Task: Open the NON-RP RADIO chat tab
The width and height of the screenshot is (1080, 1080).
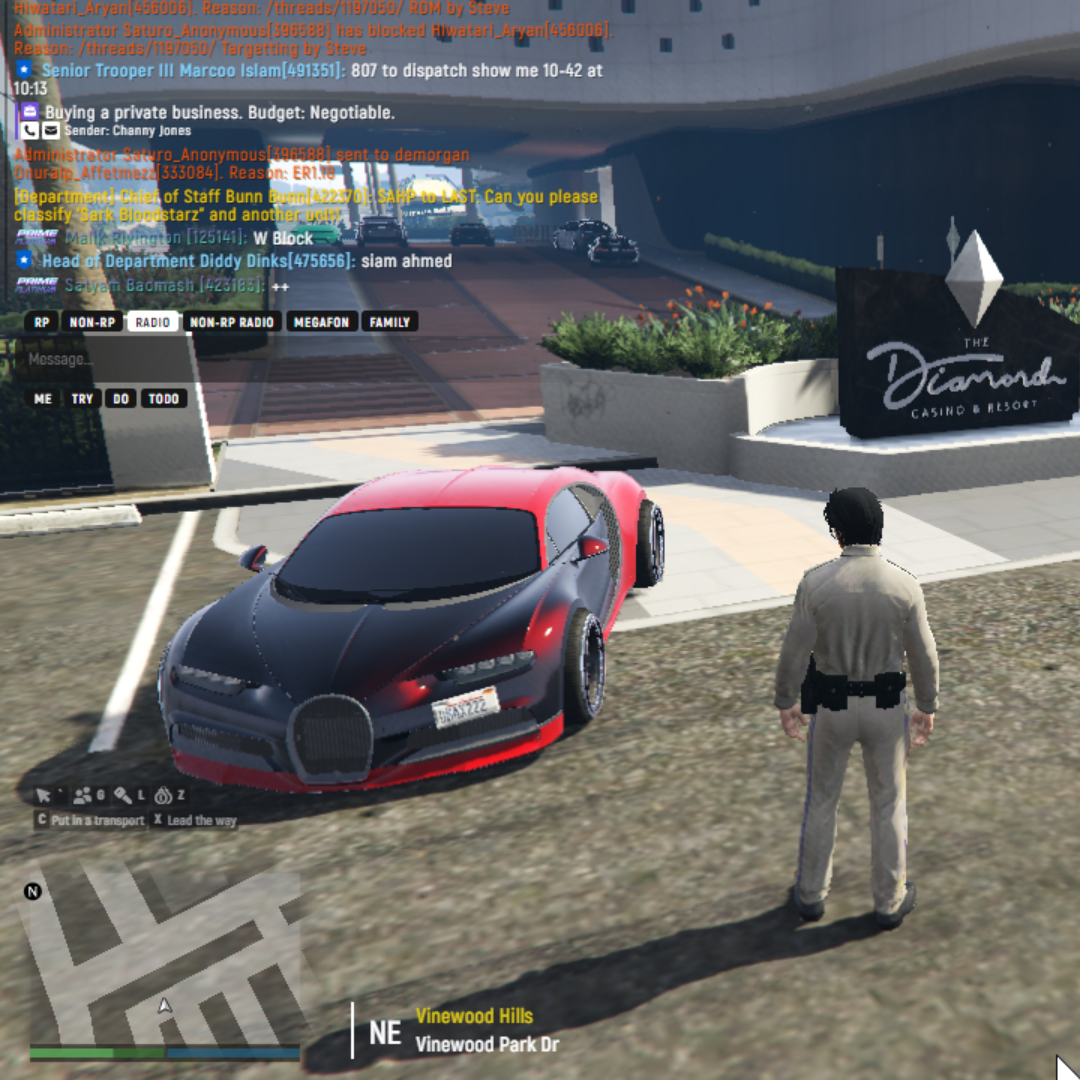Action: (232, 322)
